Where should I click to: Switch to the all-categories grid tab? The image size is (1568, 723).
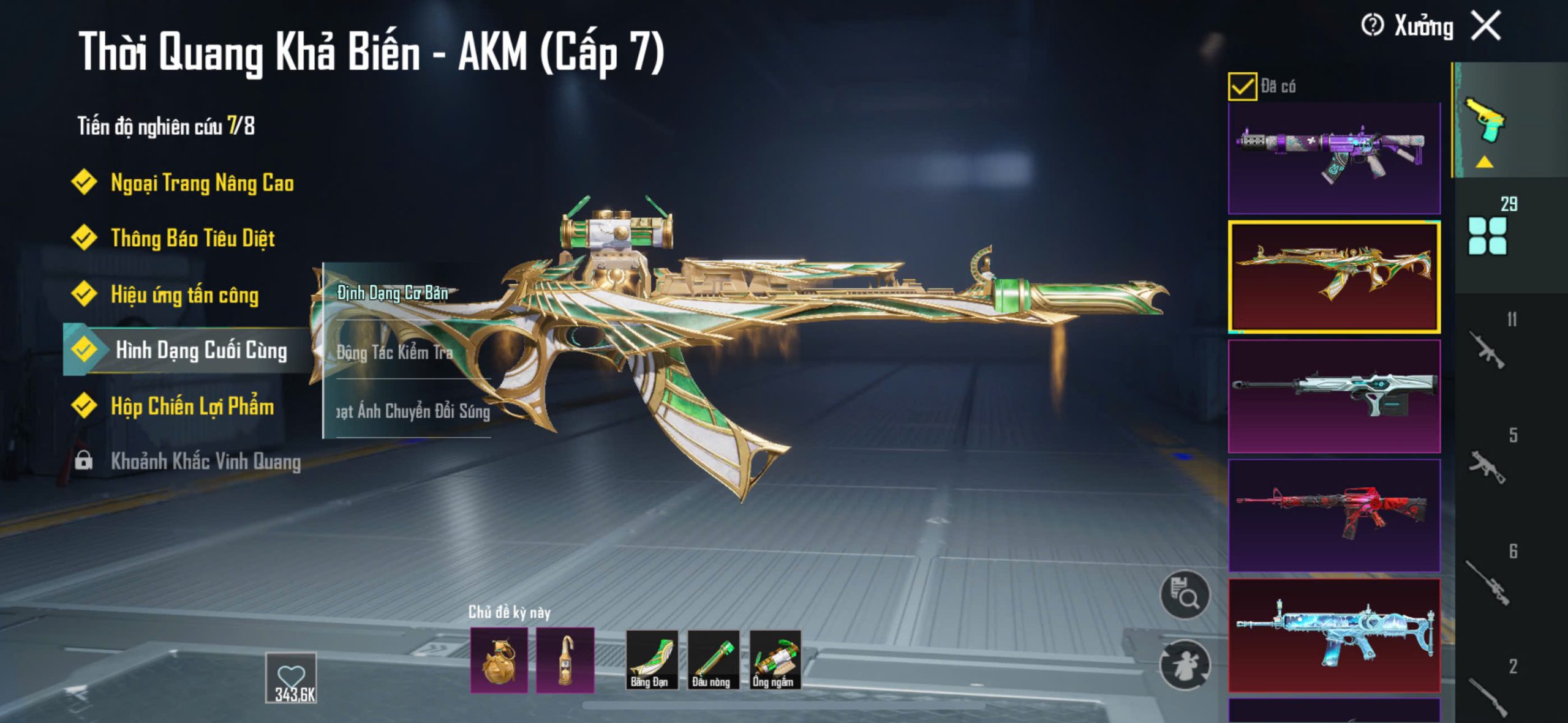click(x=1487, y=236)
